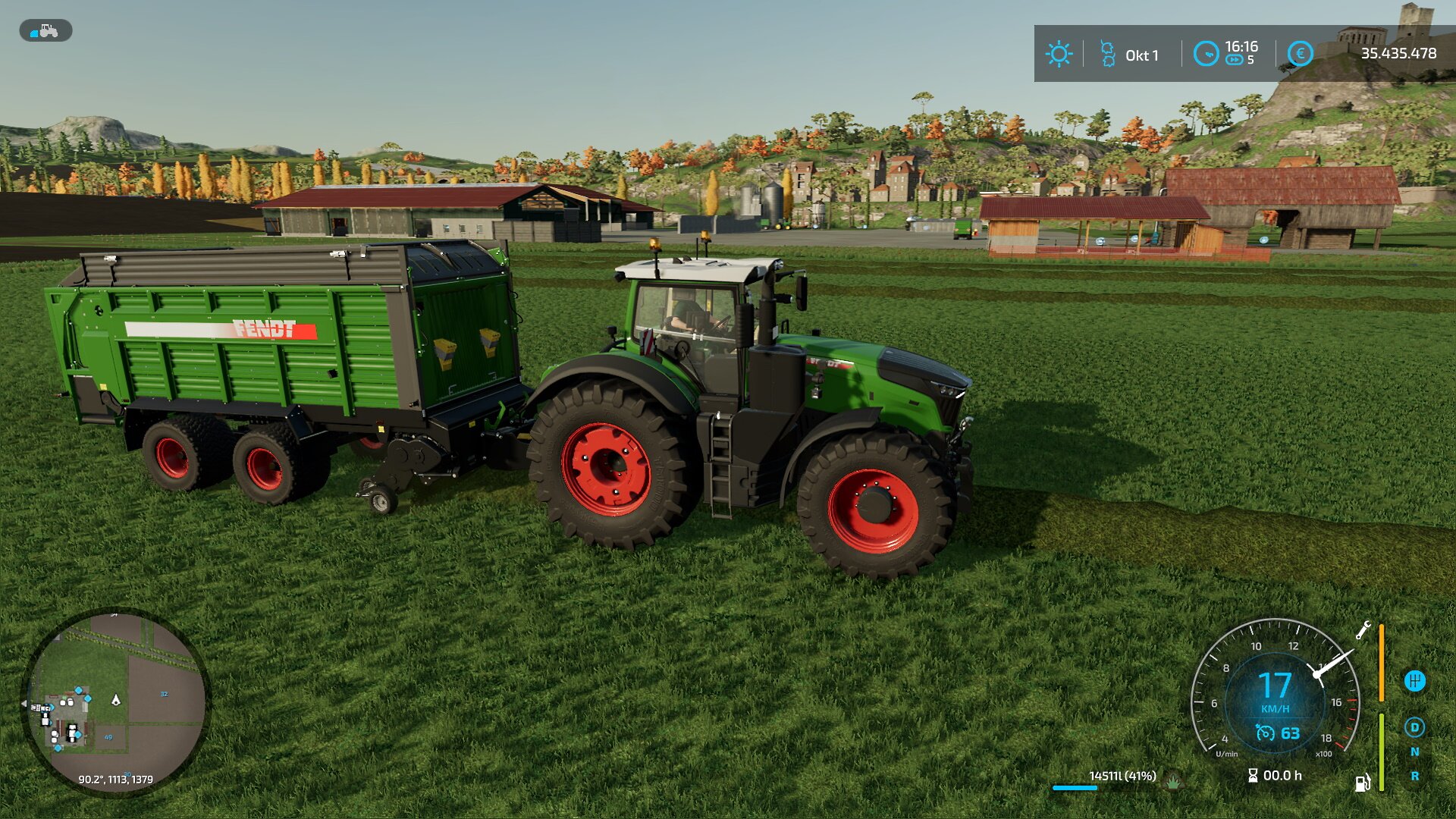This screenshot has width=1456, height=819.
Task: Select the gearbox shifter icon
Action: coord(1414,681)
